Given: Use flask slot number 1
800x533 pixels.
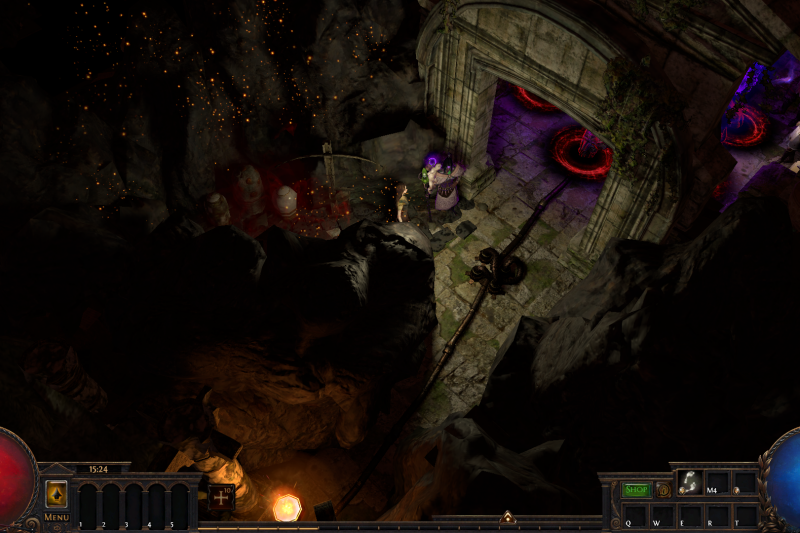Looking at the screenshot, I should [x=86, y=503].
